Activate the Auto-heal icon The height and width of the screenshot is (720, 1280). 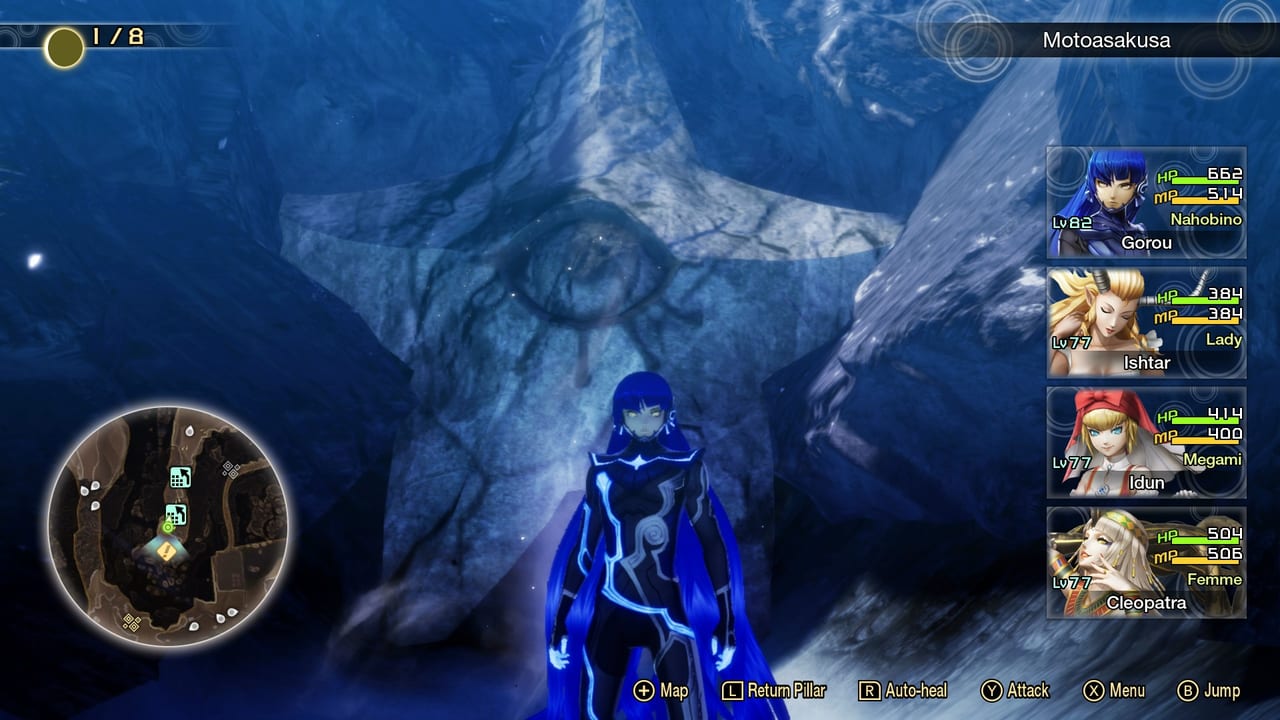871,690
